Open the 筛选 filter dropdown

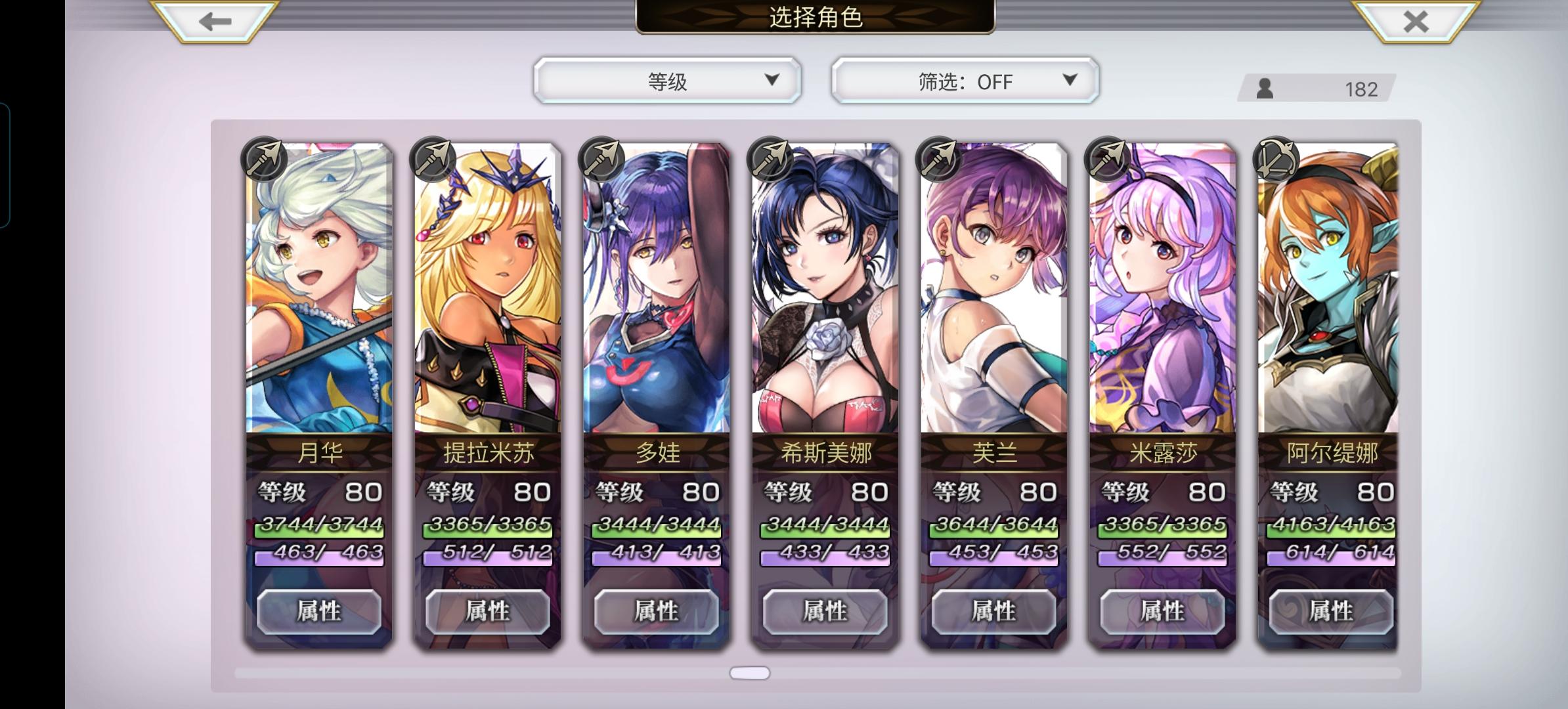[x=963, y=81]
